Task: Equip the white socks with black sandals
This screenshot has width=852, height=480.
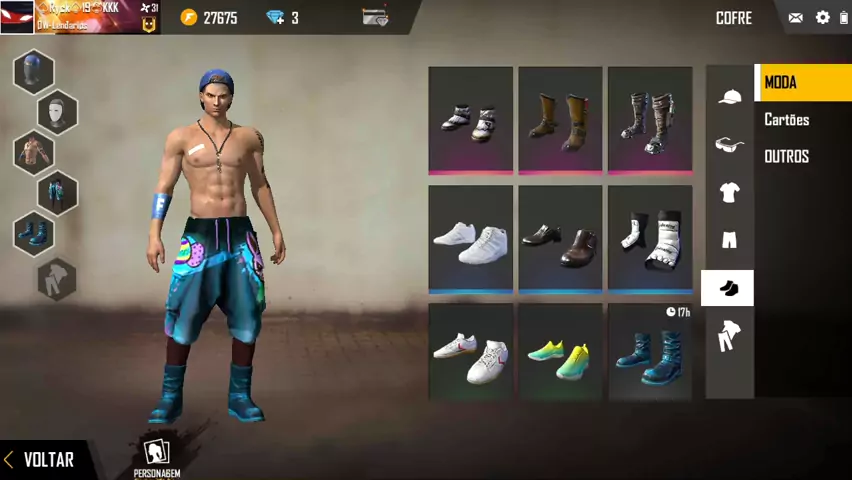Action: tap(650, 240)
